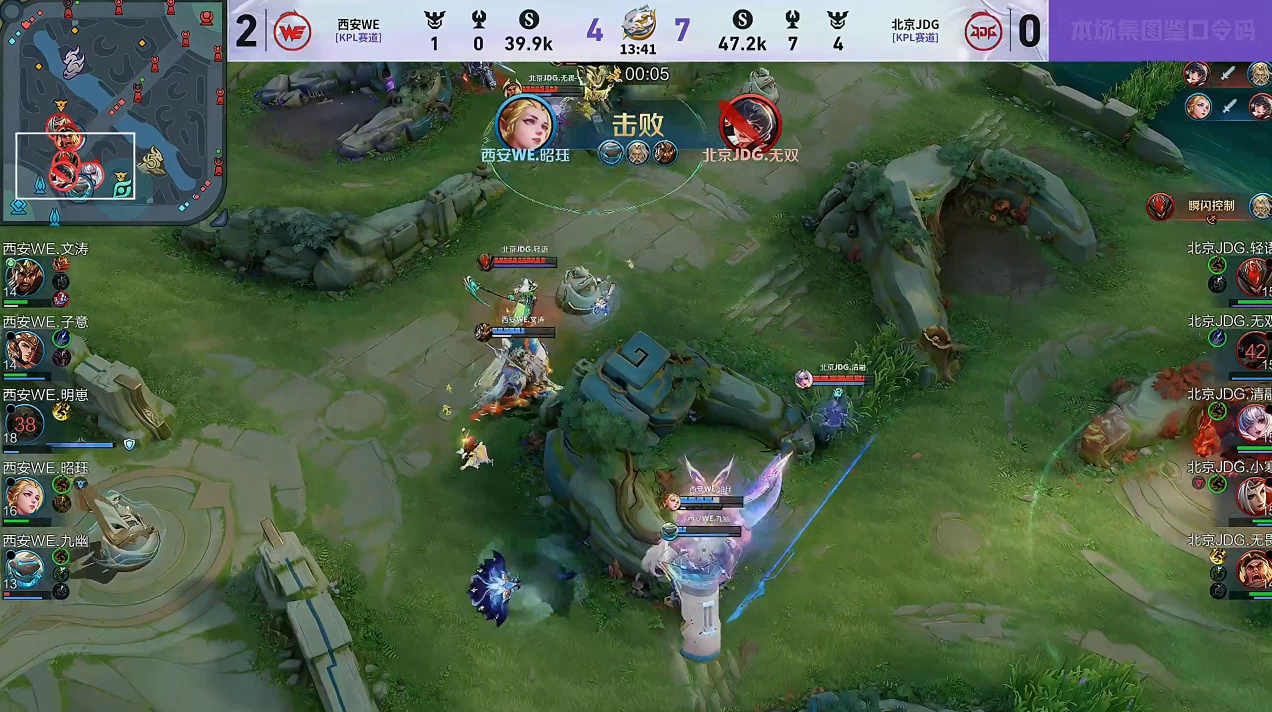Select 西安WE.子意 hero portrait
This screenshot has width=1272, height=712.
point(23,349)
